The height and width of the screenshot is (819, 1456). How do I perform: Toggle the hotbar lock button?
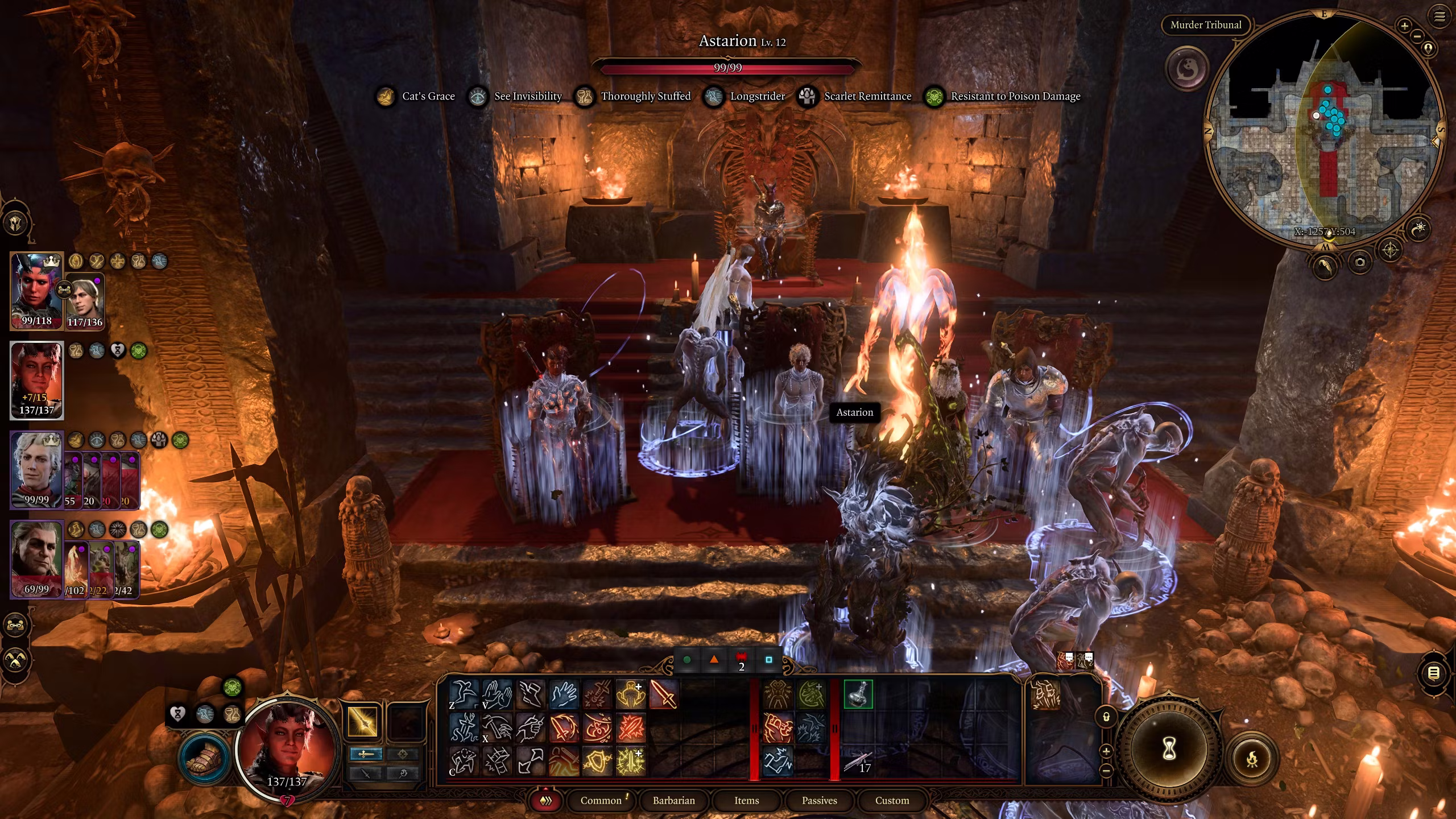coord(1106,717)
